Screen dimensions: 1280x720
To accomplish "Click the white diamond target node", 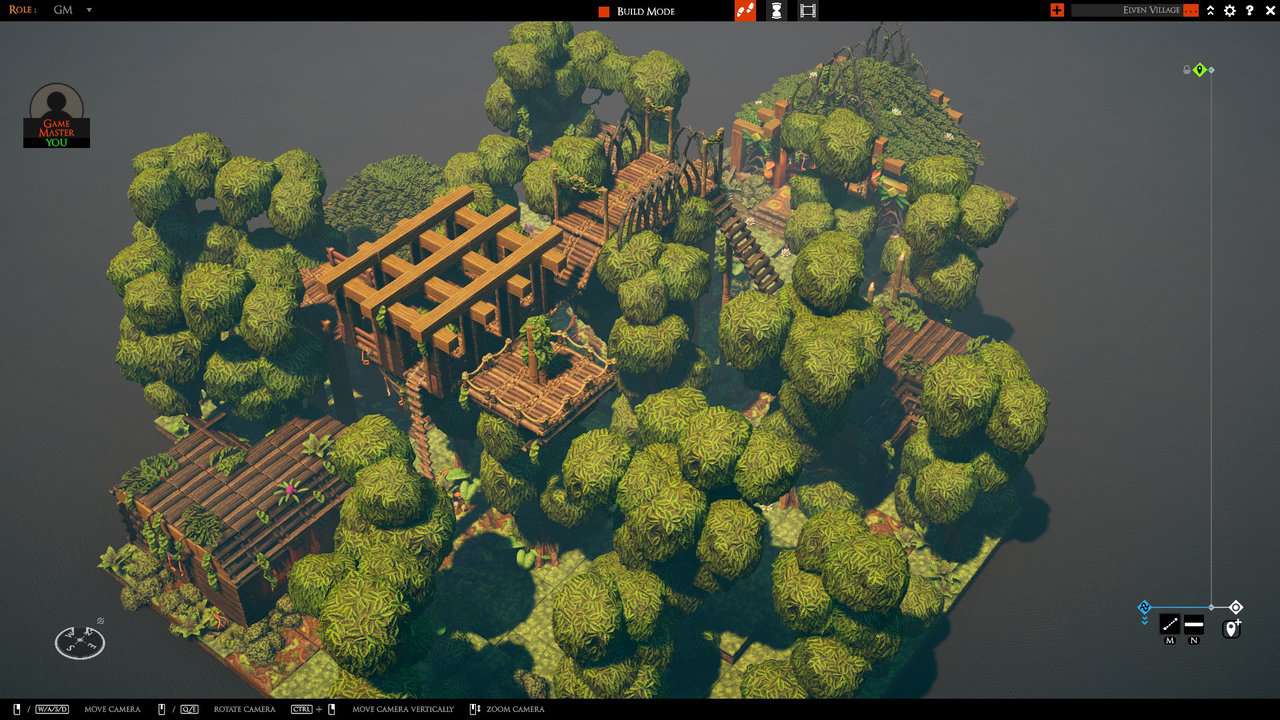I will pyautogui.click(x=1236, y=607).
